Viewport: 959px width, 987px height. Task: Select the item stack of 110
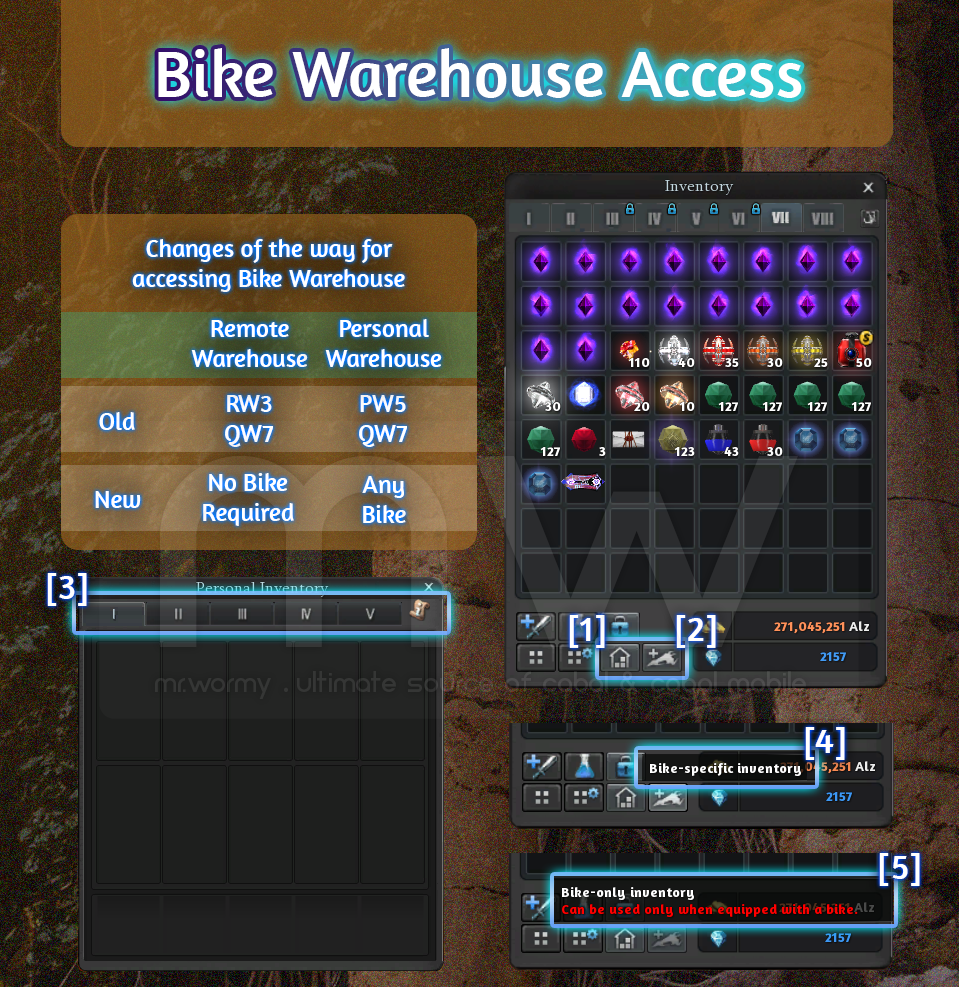pyautogui.click(x=629, y=352)
